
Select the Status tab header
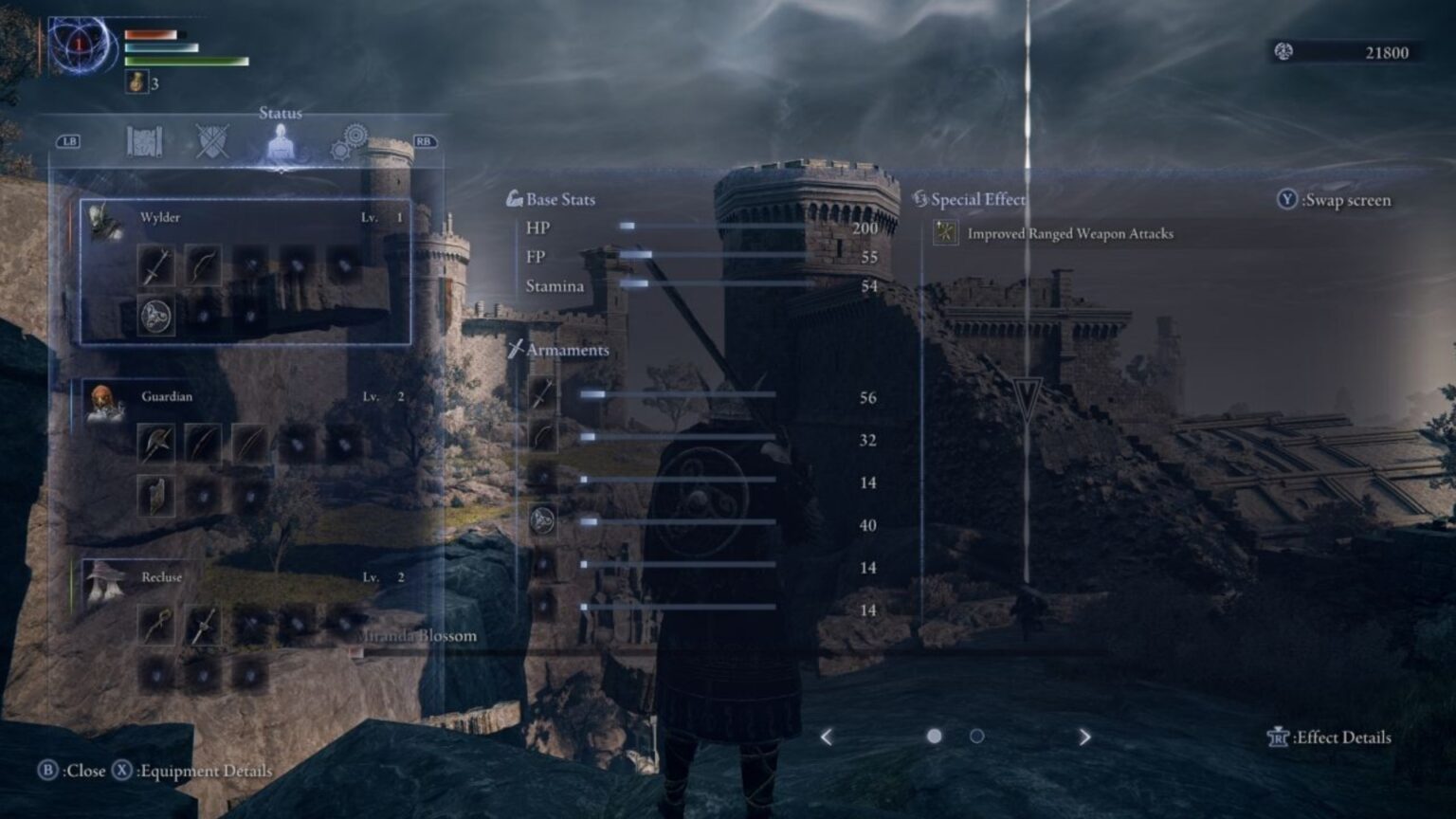(280, 113)
